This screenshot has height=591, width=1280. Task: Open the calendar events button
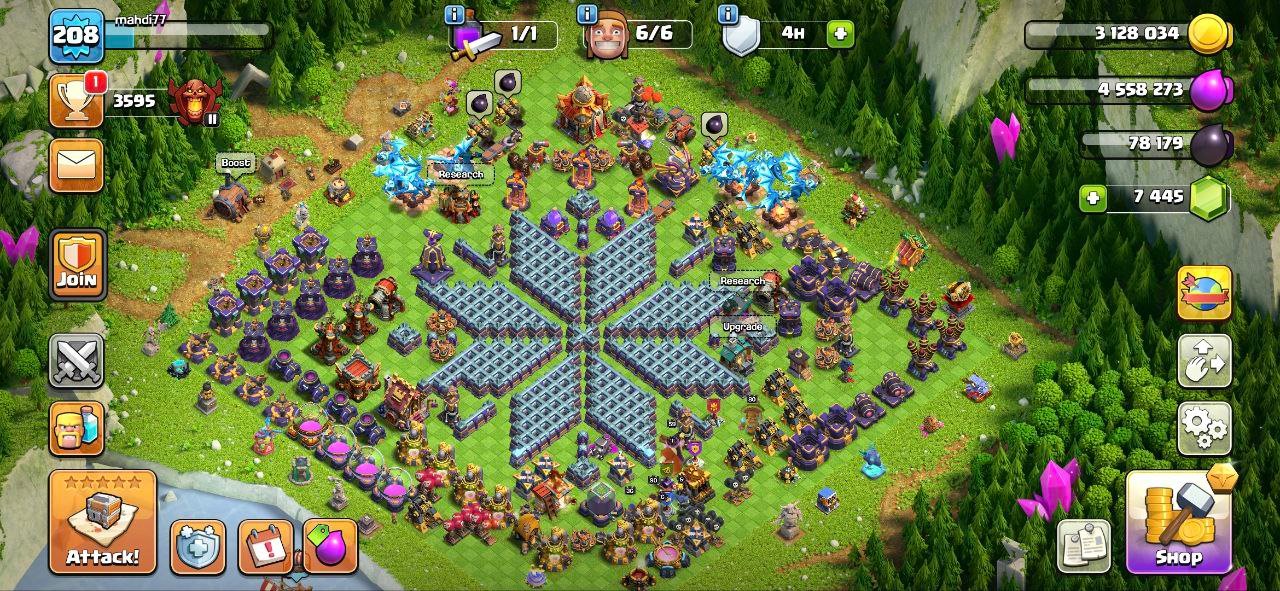[x=265, y=547]
